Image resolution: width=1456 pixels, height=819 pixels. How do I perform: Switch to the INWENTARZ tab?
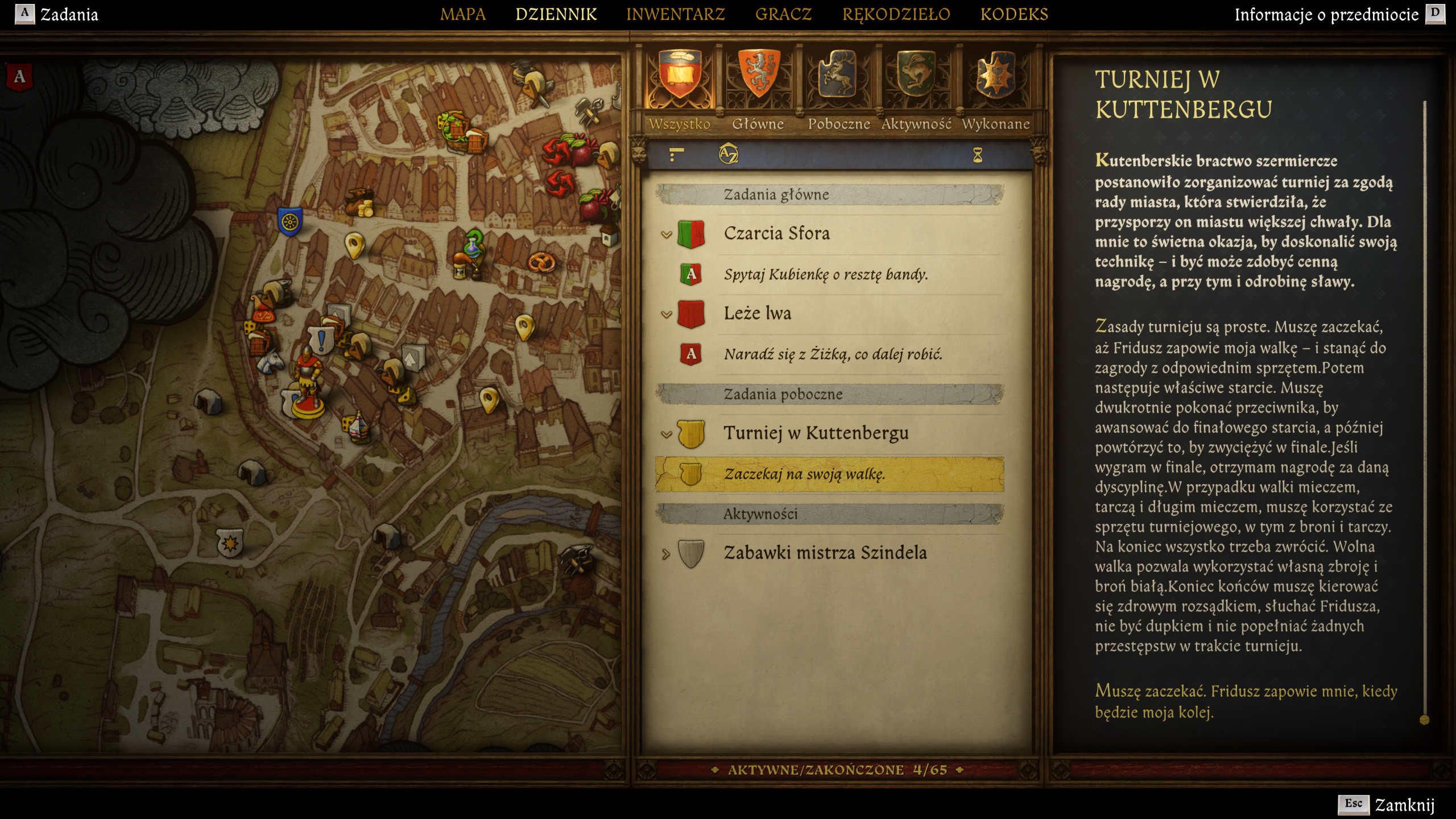click(675, 14)
